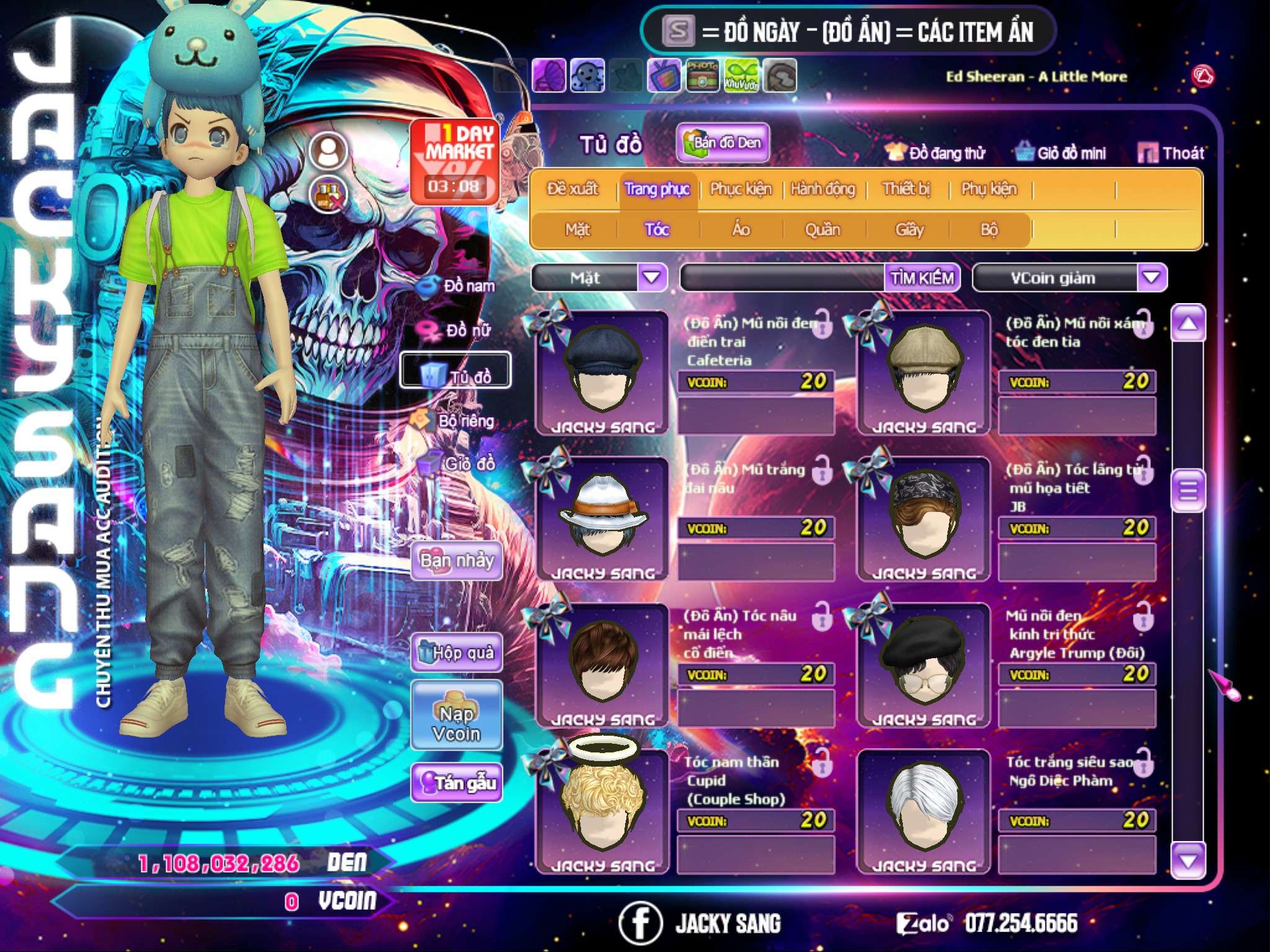Switch to the Phục kiện tab
Image resolution: width=1270 pixels, height=952 pixels.
click(740, 189)
